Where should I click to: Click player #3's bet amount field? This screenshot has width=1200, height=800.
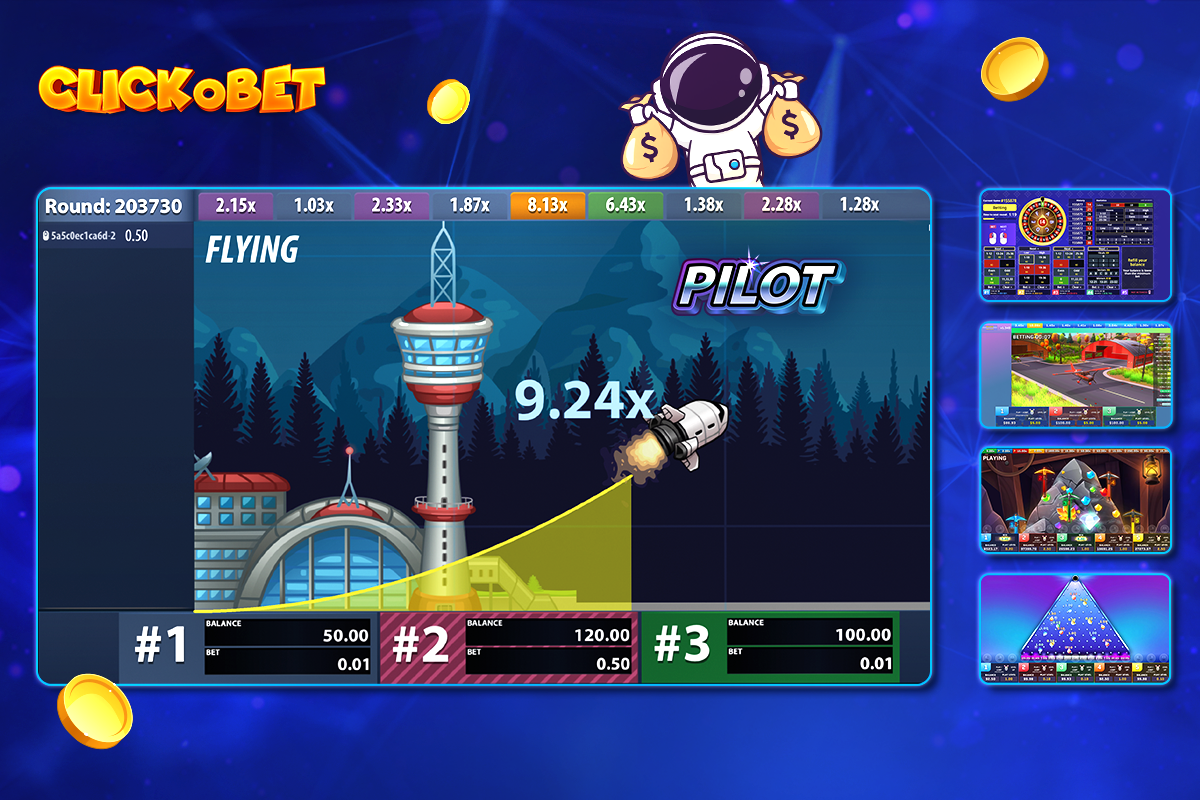point(811,664)
